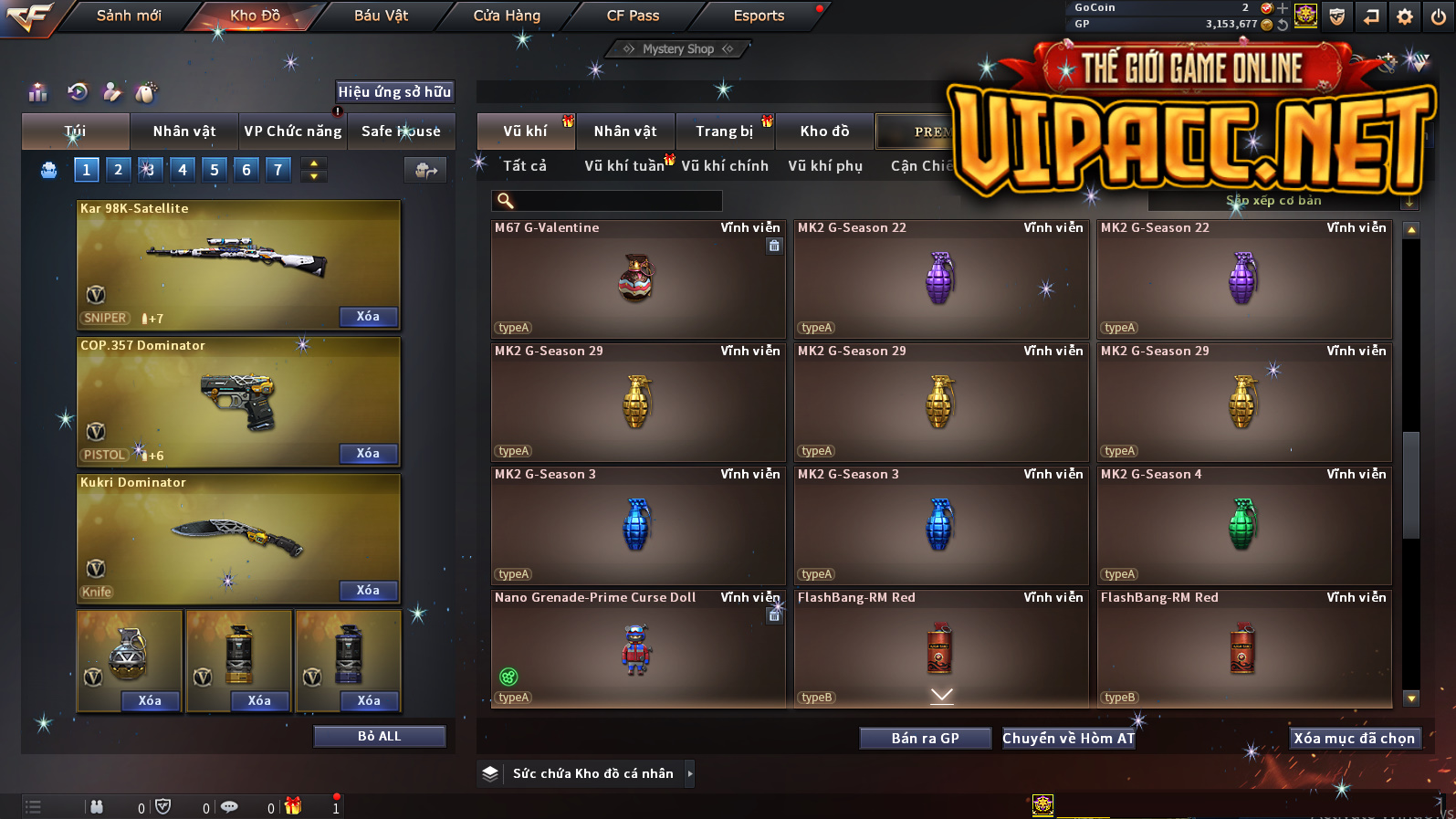Image resolution: width=1456 pixels, height=819 pixels.
Task: Click the Bỏ ALL button
Action: pos(379,737)
